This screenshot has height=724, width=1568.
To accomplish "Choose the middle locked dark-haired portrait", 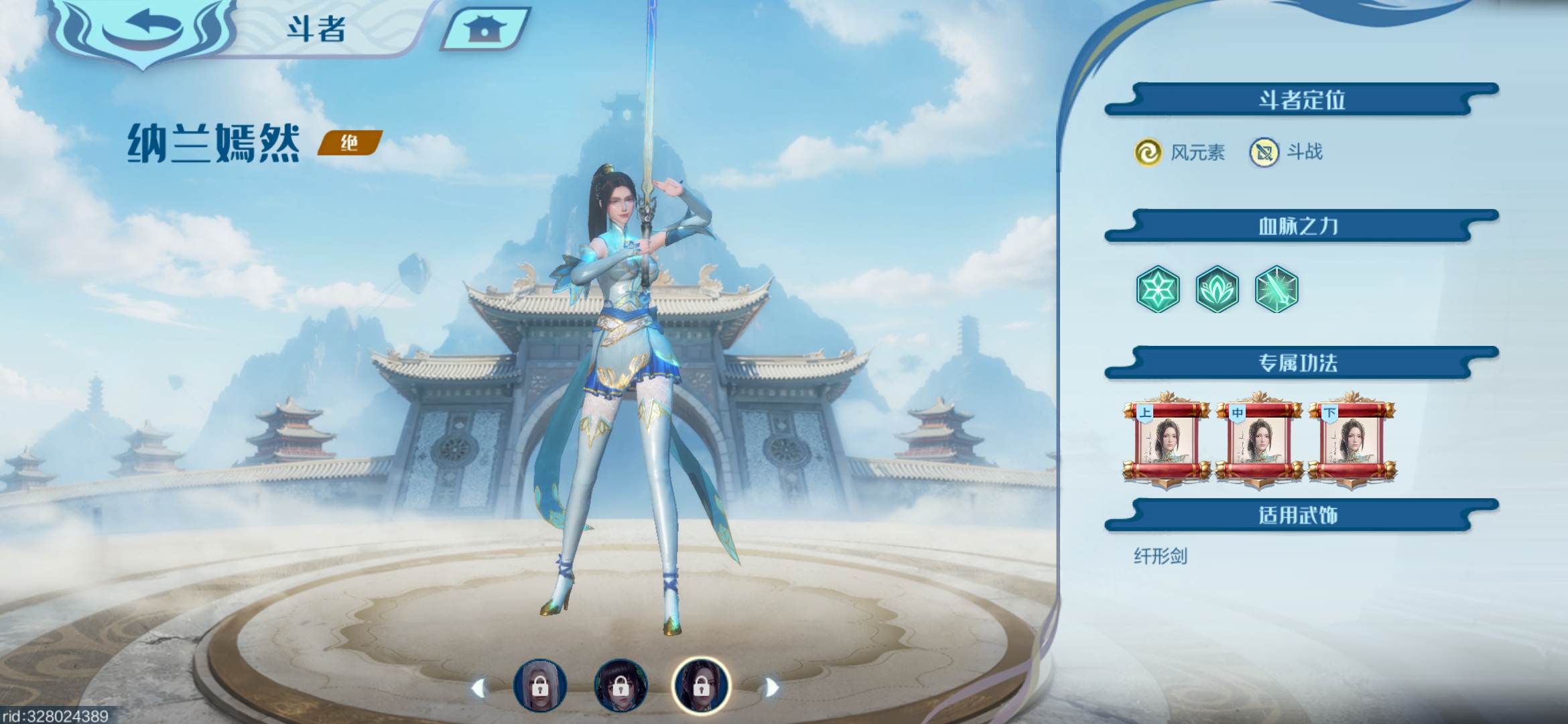I will click(x=620, y=685).
